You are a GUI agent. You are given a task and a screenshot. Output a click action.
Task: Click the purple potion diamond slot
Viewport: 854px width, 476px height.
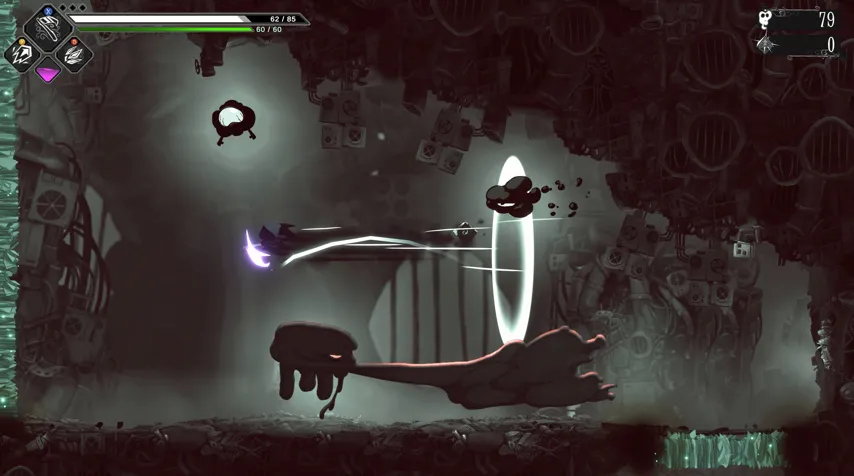47,73
